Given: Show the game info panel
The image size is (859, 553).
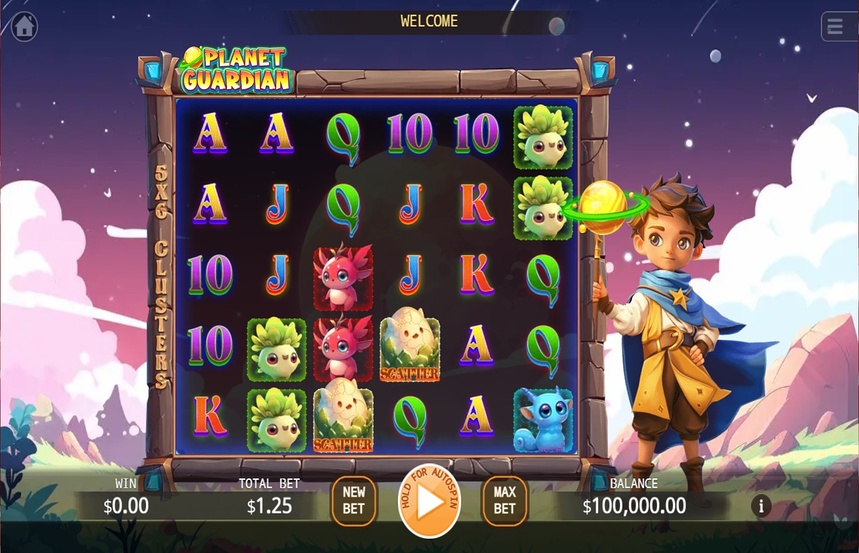Looking at the screenshot, I should coord(761,506).
